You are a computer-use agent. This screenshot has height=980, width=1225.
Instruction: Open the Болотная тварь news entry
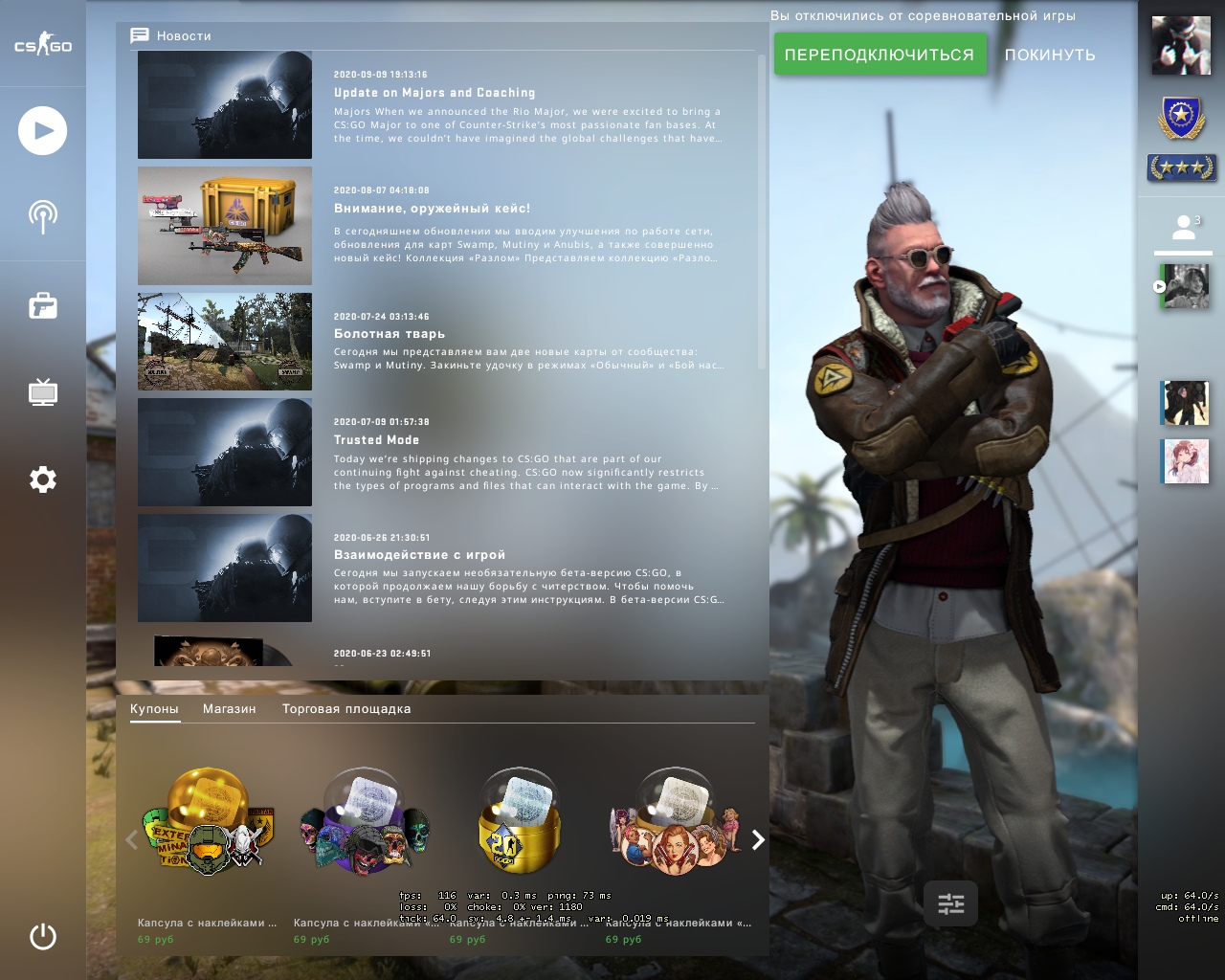390,334
